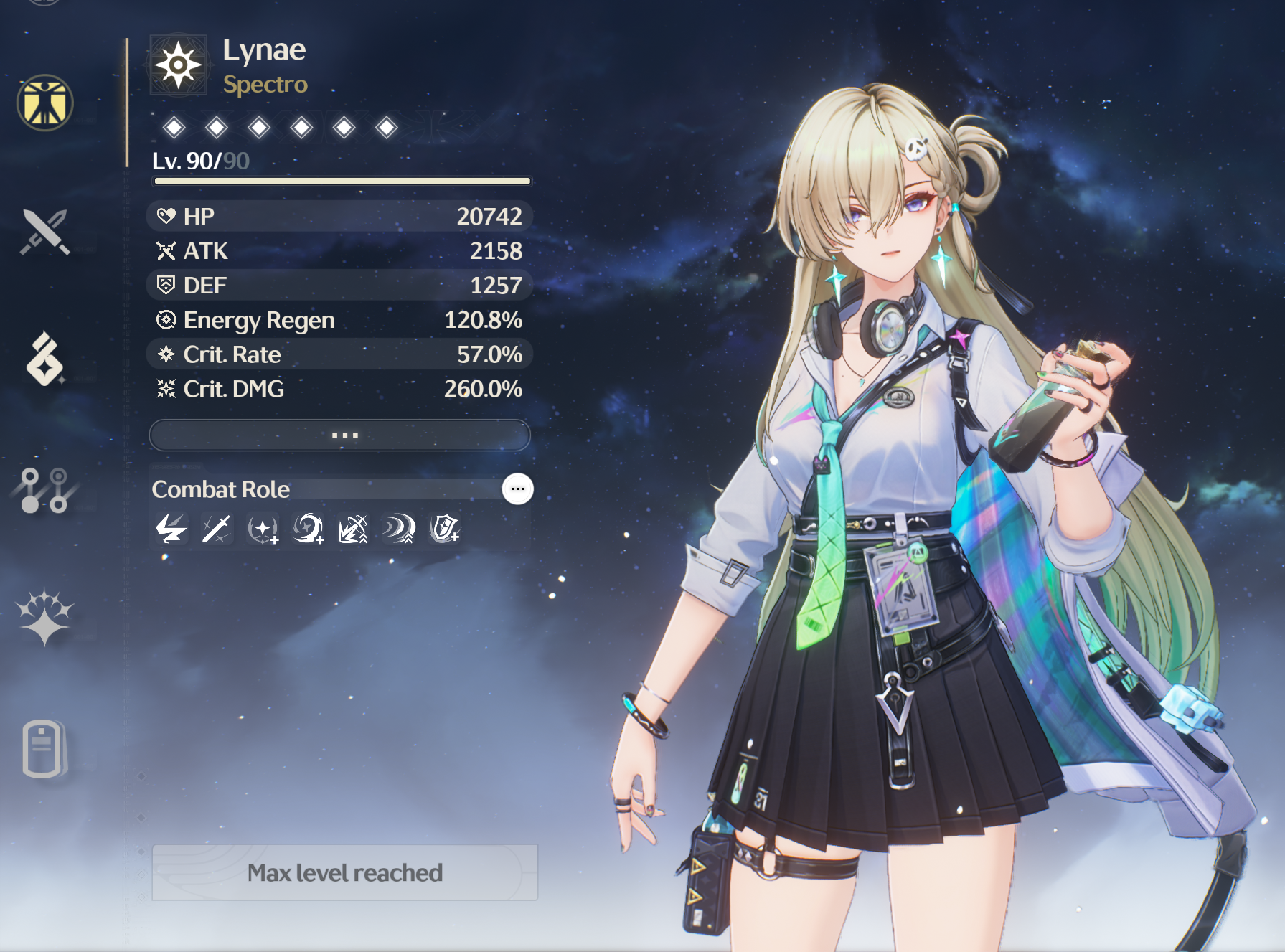Open the character file tab with the card icon
This screenshot has height=952, width=1285.
[43, 748]
